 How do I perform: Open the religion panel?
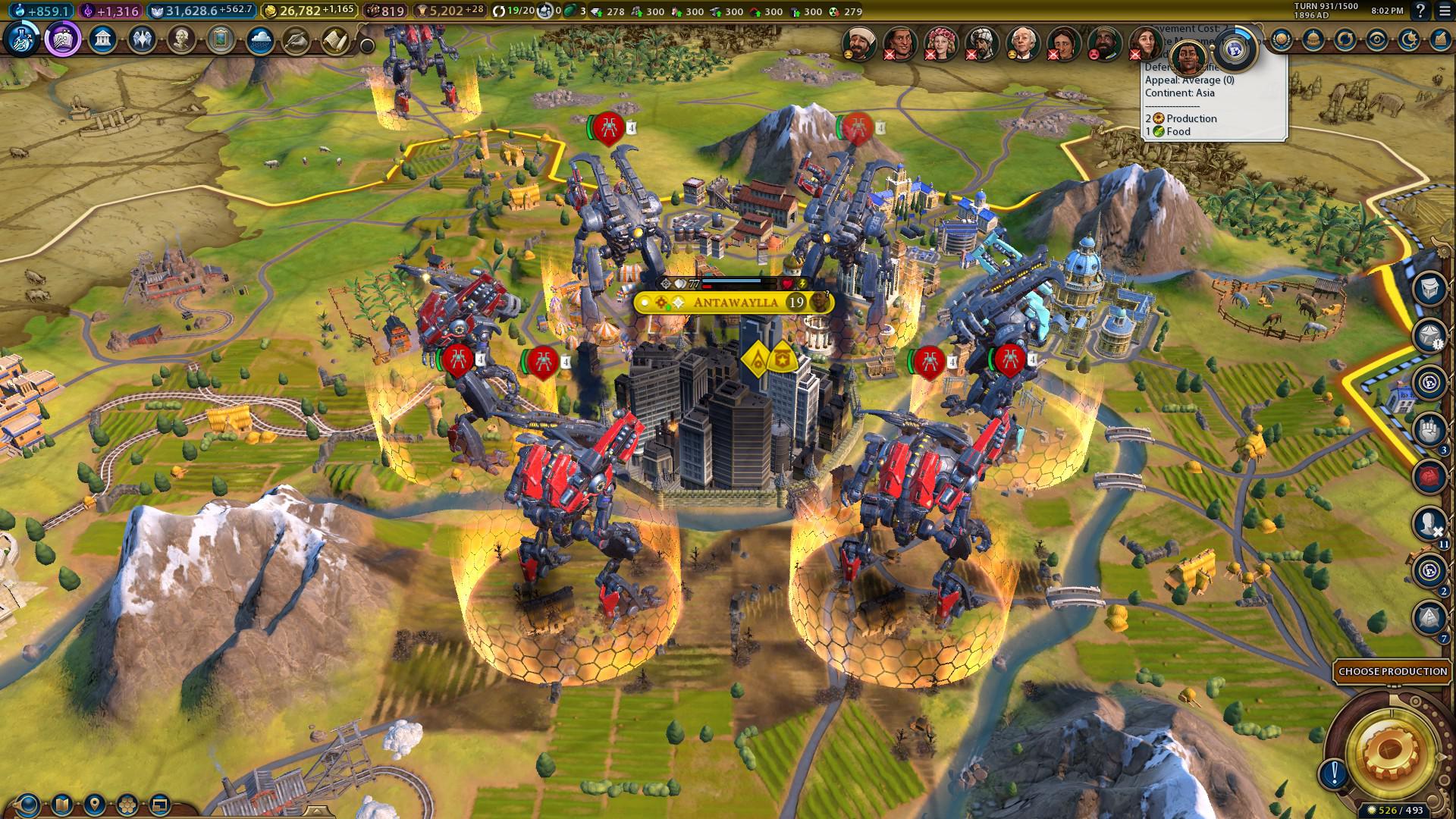point(142,39)
